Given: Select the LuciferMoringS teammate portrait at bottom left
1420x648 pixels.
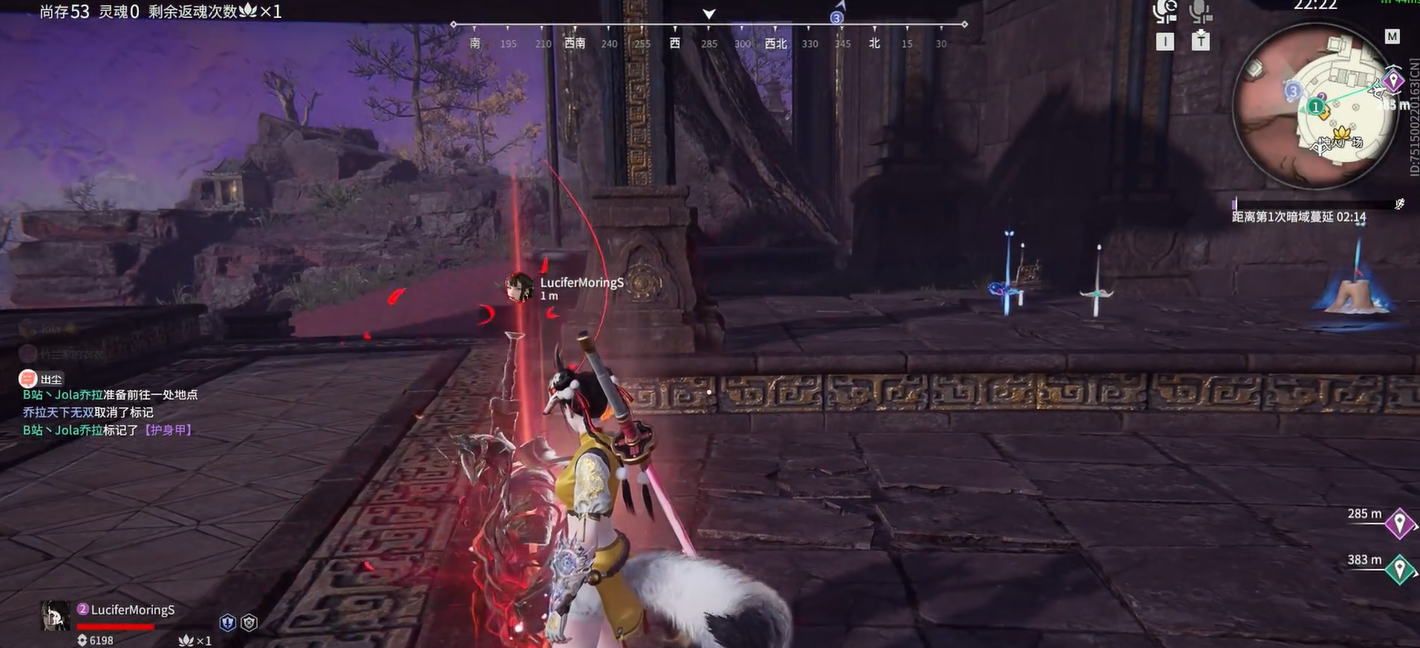Looking at the screenshot, I should tap(55, 615).
